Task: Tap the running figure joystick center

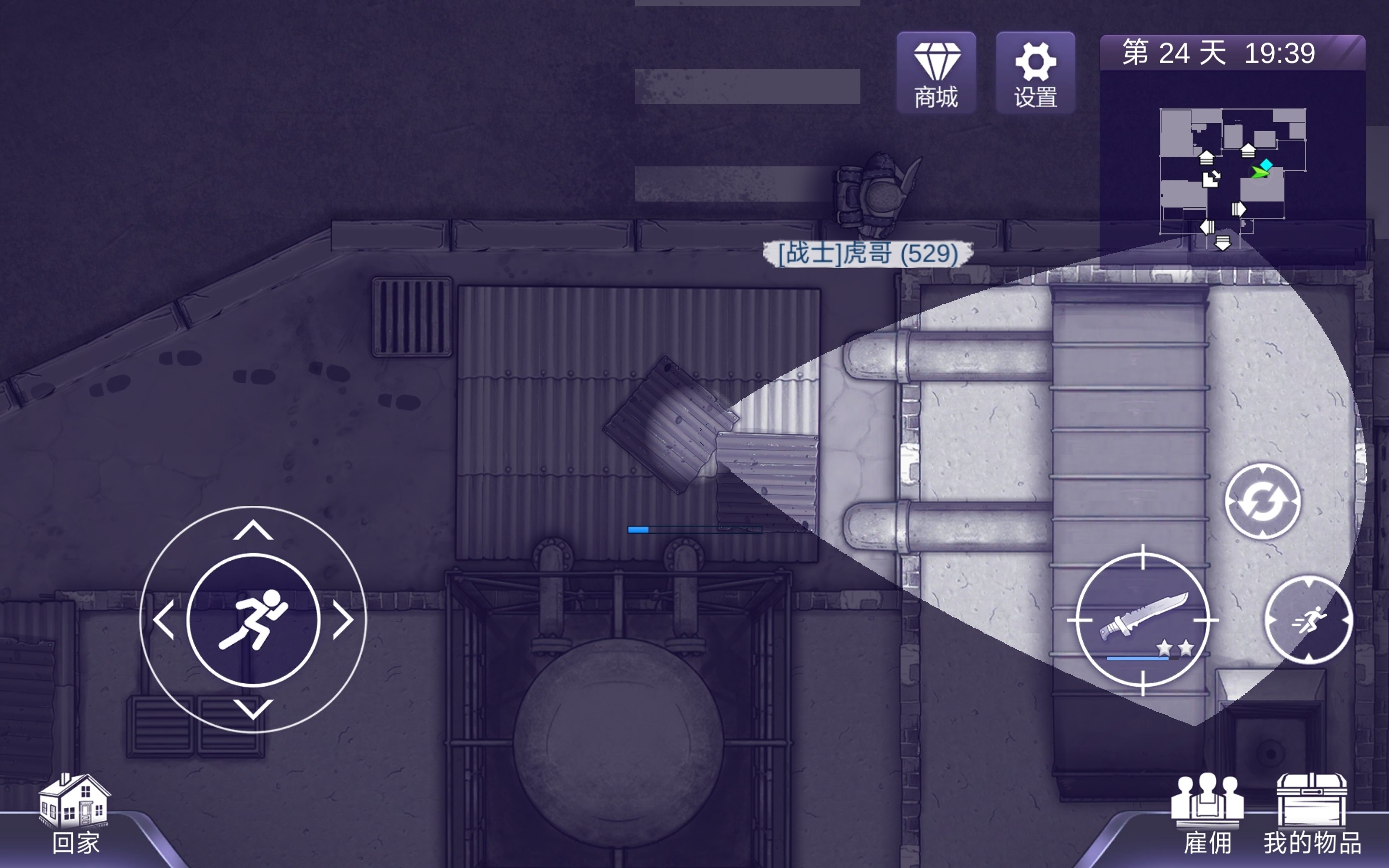Action: point(253,620)
